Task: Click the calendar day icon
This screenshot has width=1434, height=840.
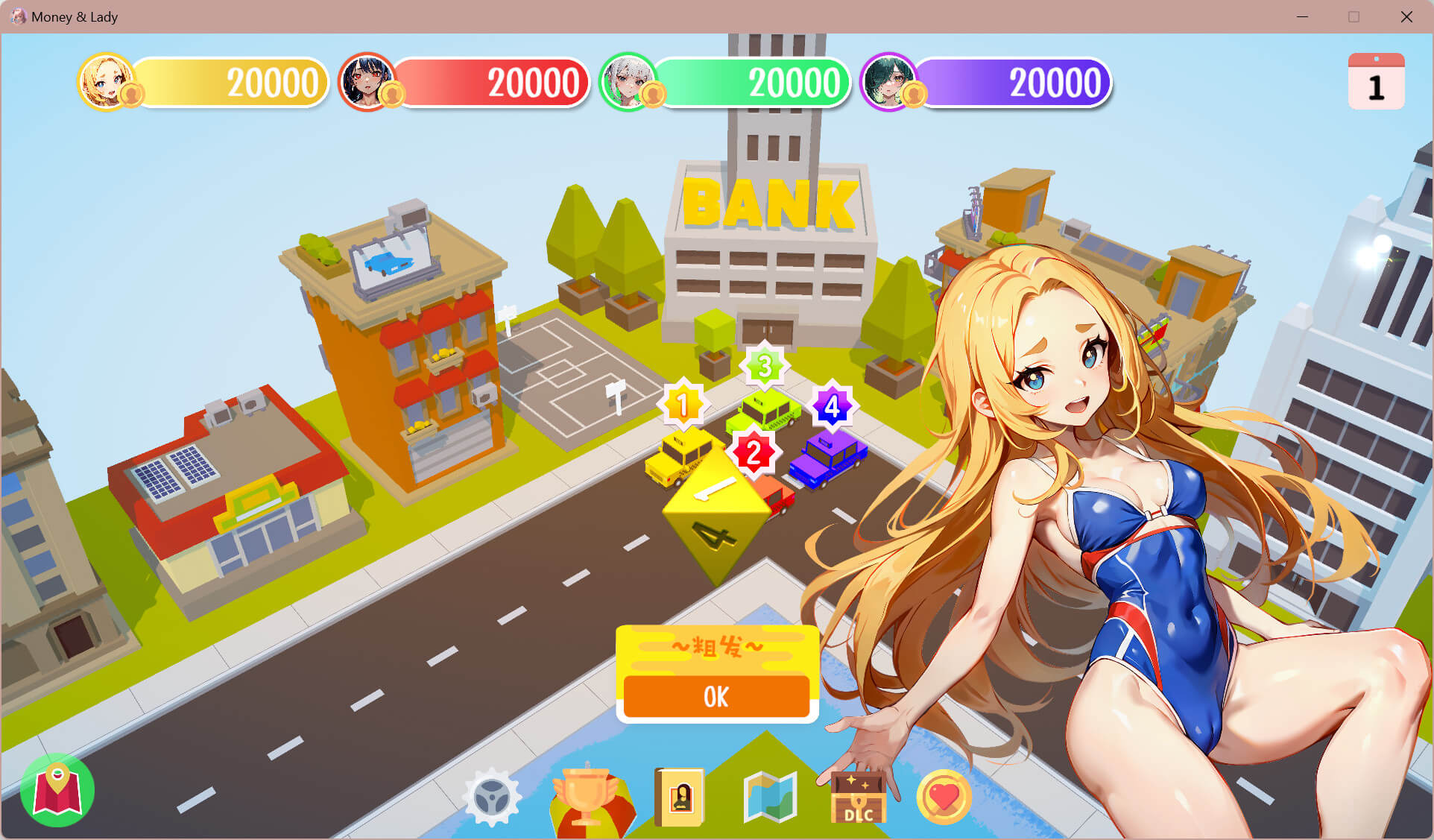Action: [x=1376, y=82]
